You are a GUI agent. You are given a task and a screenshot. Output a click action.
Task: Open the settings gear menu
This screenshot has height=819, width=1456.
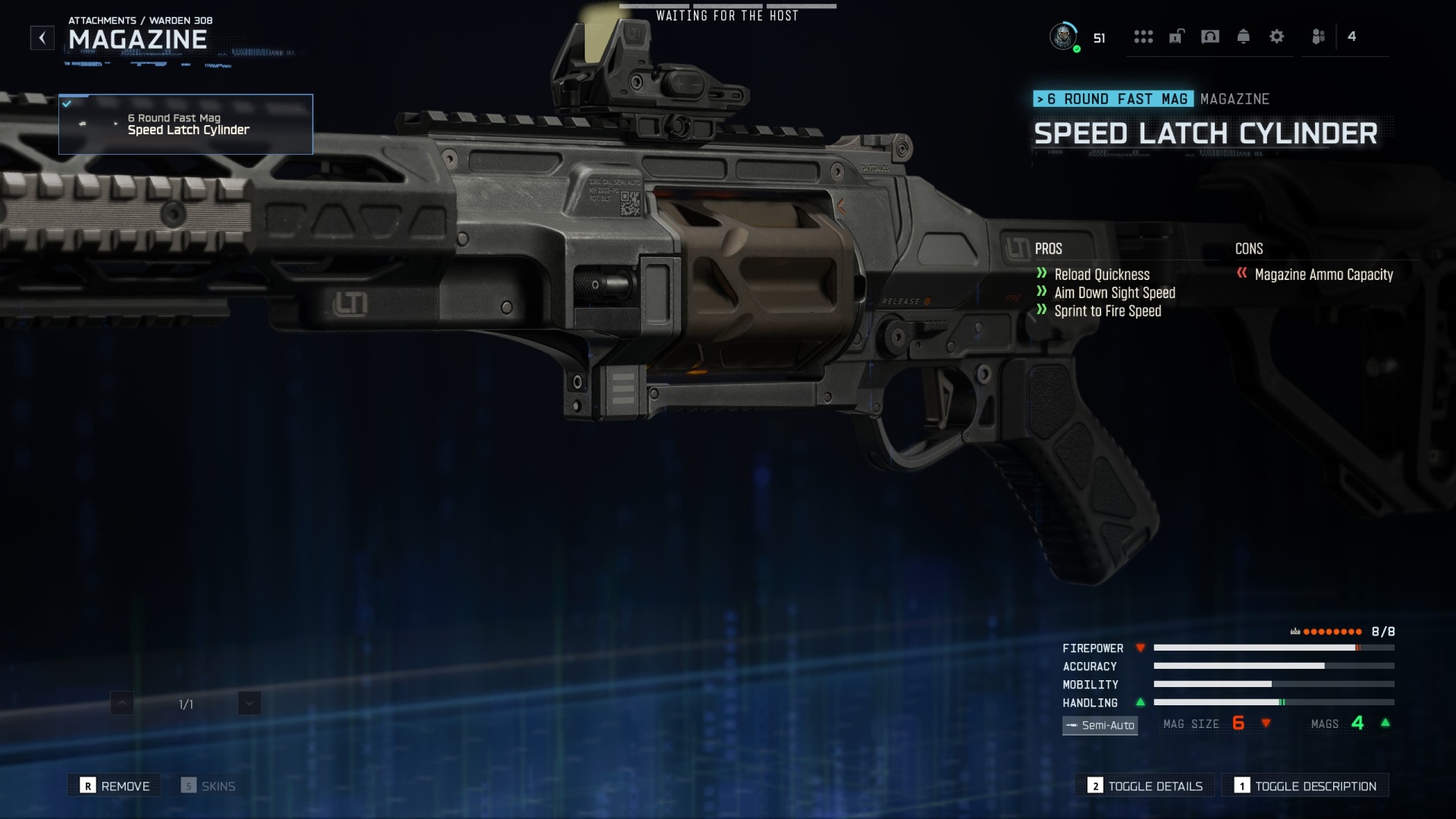(x=1277, y=36)
